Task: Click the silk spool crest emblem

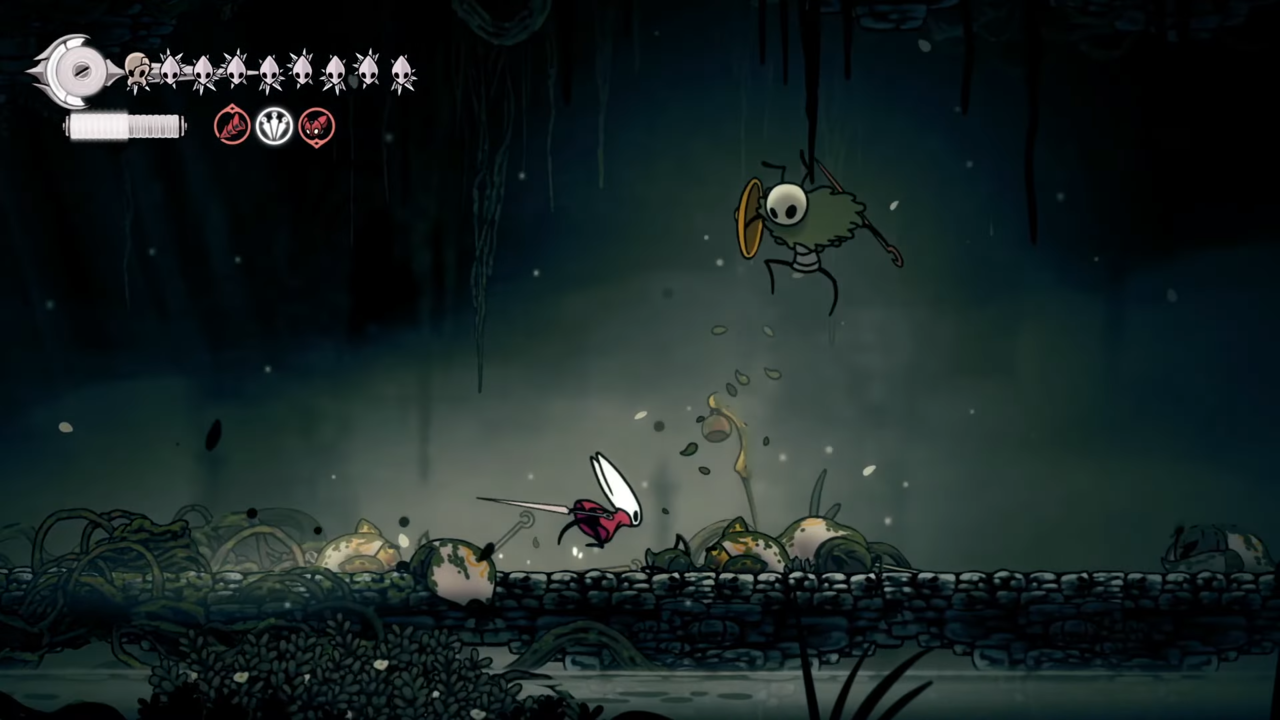Action: coord(74,71)
